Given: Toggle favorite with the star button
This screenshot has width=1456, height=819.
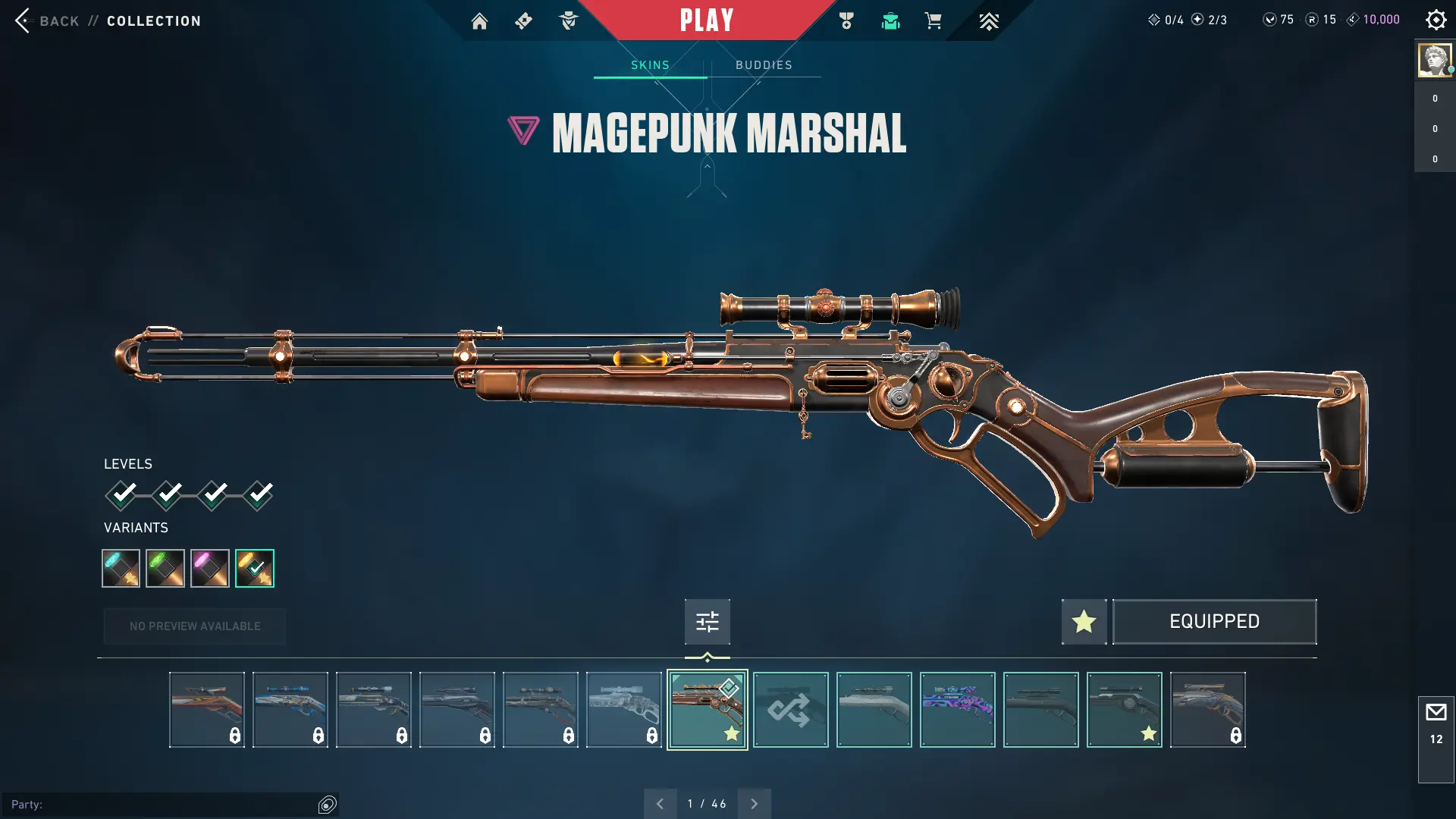Looking at the screenshot, I should pyautogui.click(x=1084, y=622).
